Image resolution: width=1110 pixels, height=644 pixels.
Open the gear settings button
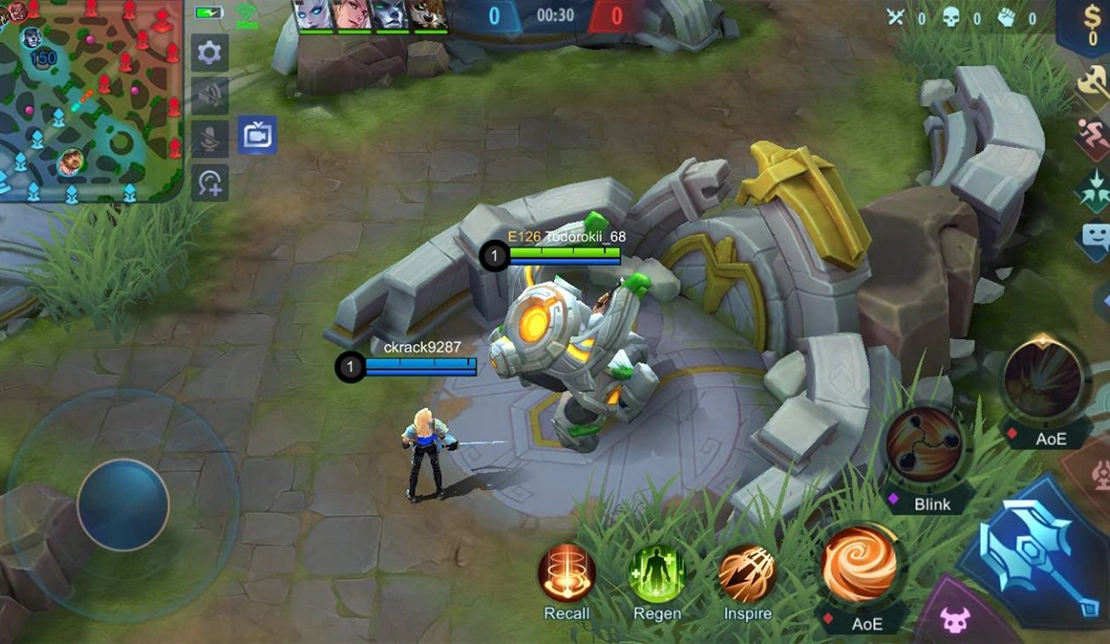click(210, 53)
